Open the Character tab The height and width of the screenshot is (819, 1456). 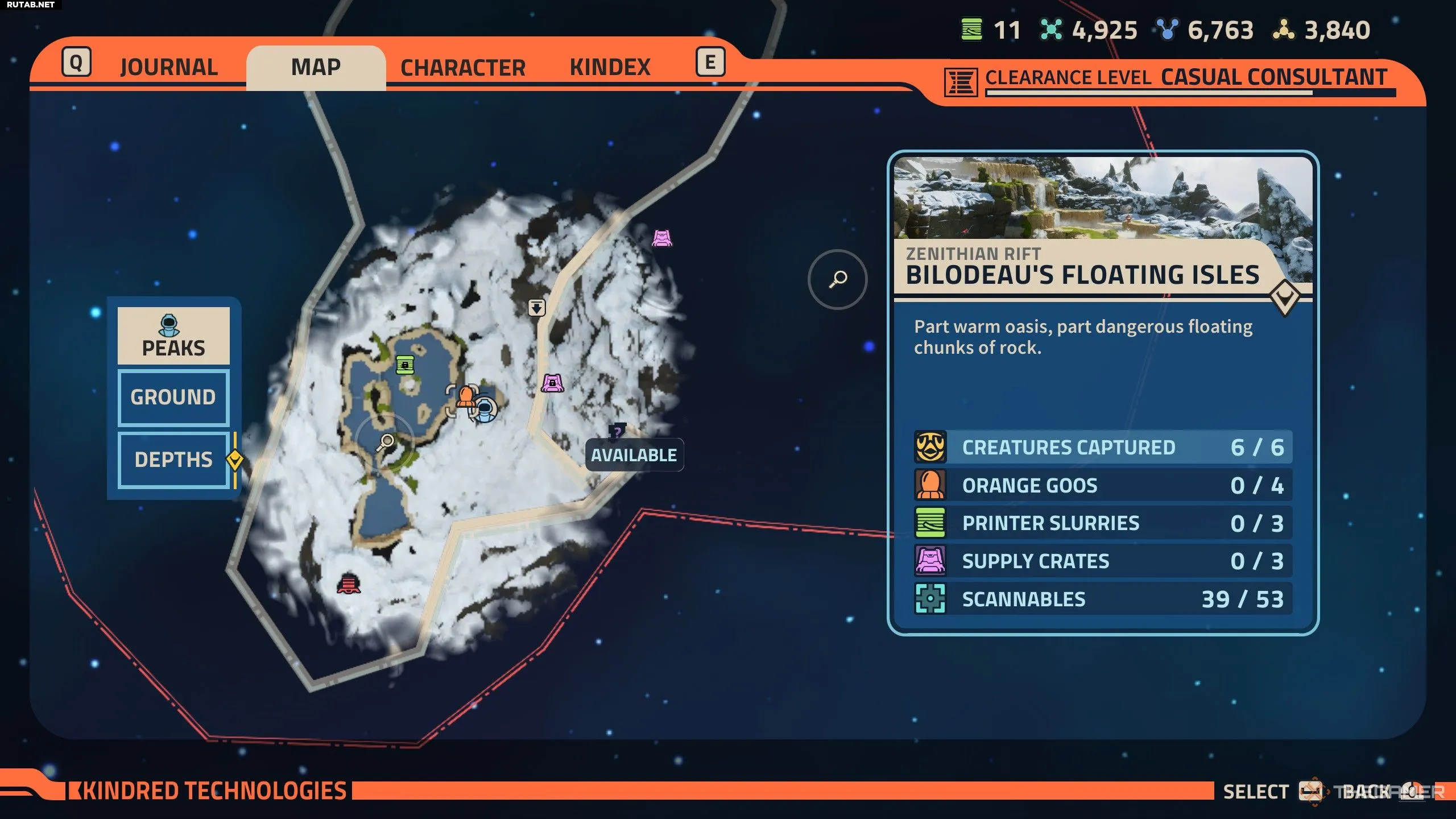tap(463, 68)
